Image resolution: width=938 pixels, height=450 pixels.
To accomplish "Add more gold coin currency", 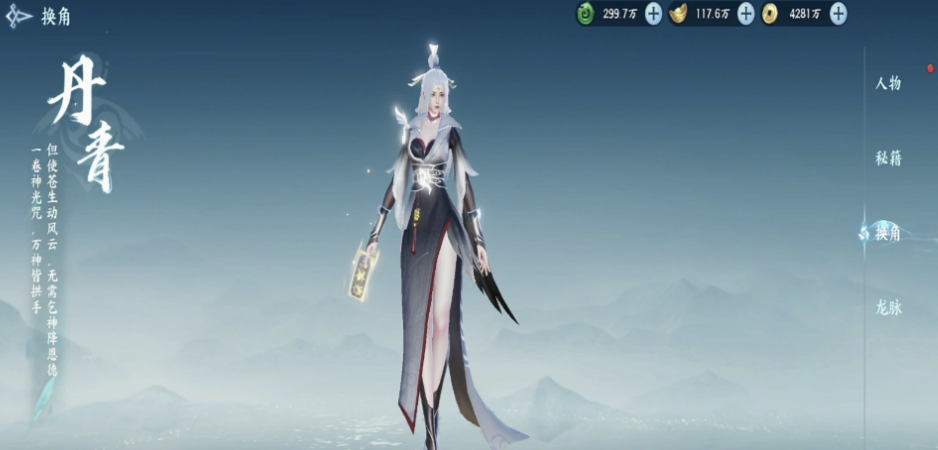I will pos(838,14).
